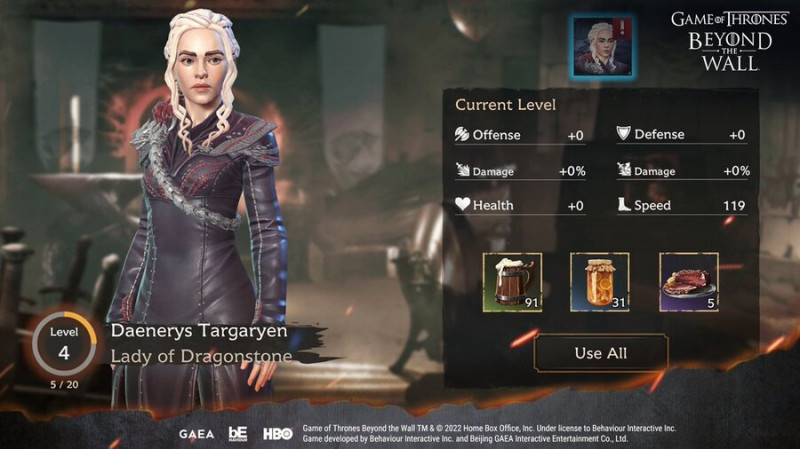This screenshot has width=800, height=449.
Task: Select the ale mug item
Action: click(x=512, y=281)
